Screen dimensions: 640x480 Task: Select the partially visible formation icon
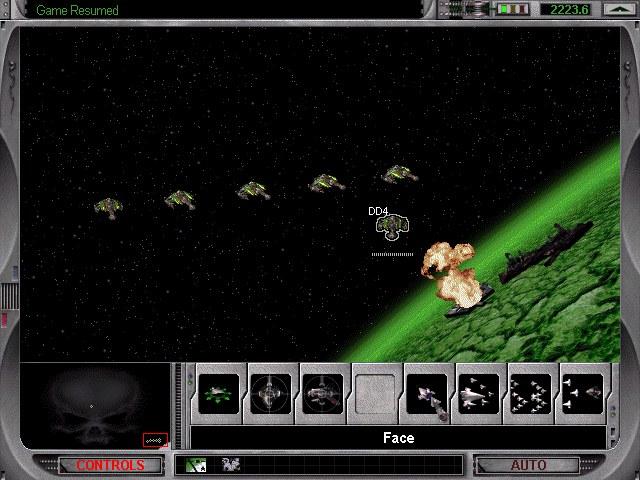(x=583, y=393)
